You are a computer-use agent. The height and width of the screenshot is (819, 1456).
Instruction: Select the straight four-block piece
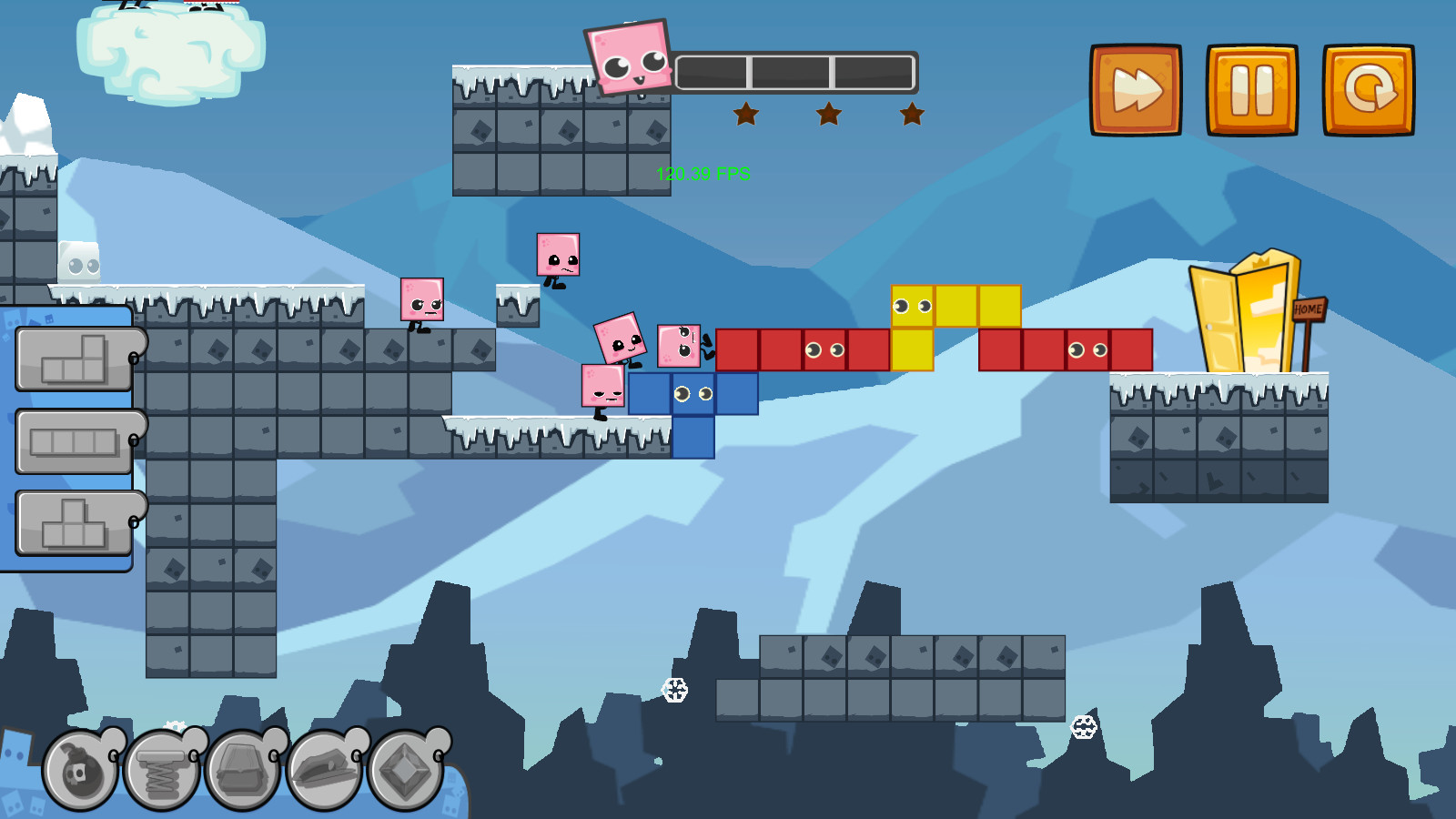pyautogui.click(x=73, y=441)
